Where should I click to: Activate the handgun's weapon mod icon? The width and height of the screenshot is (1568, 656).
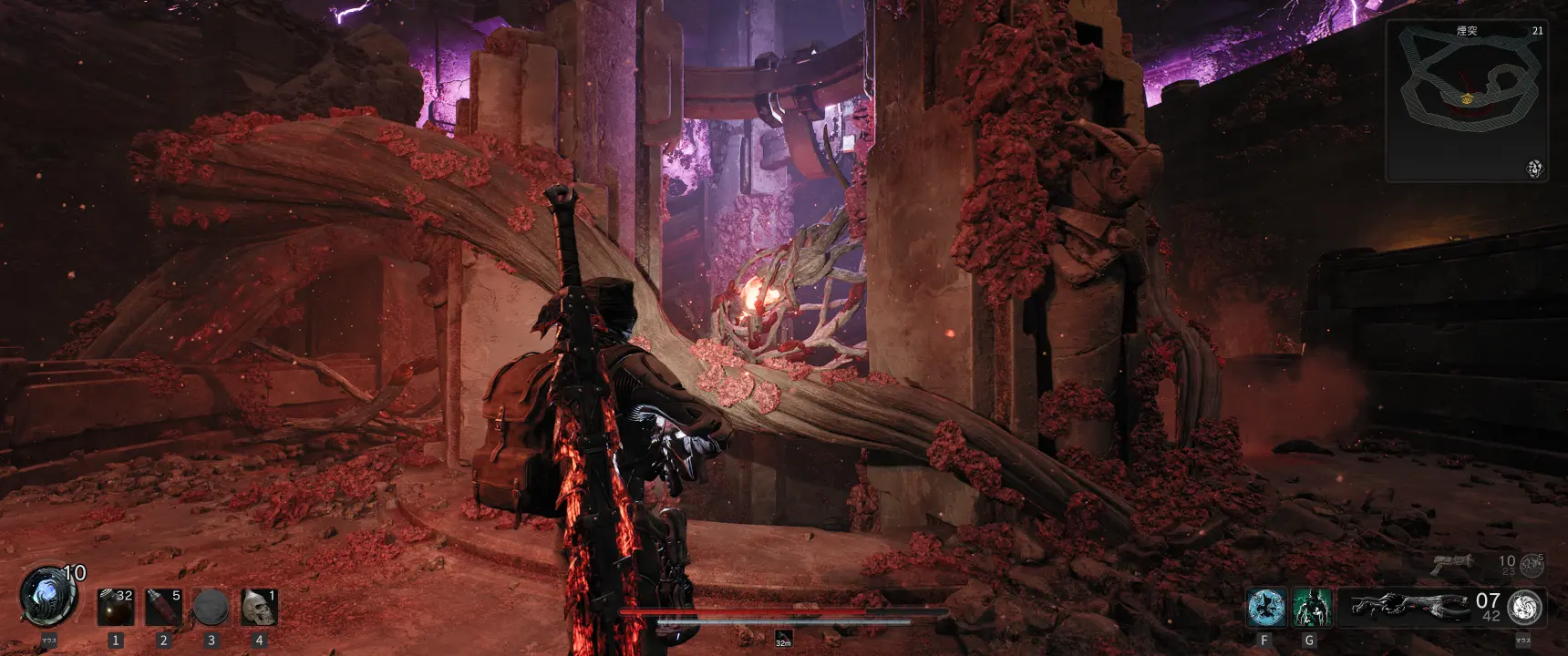pyautogui.click(x=1532, y=565)
